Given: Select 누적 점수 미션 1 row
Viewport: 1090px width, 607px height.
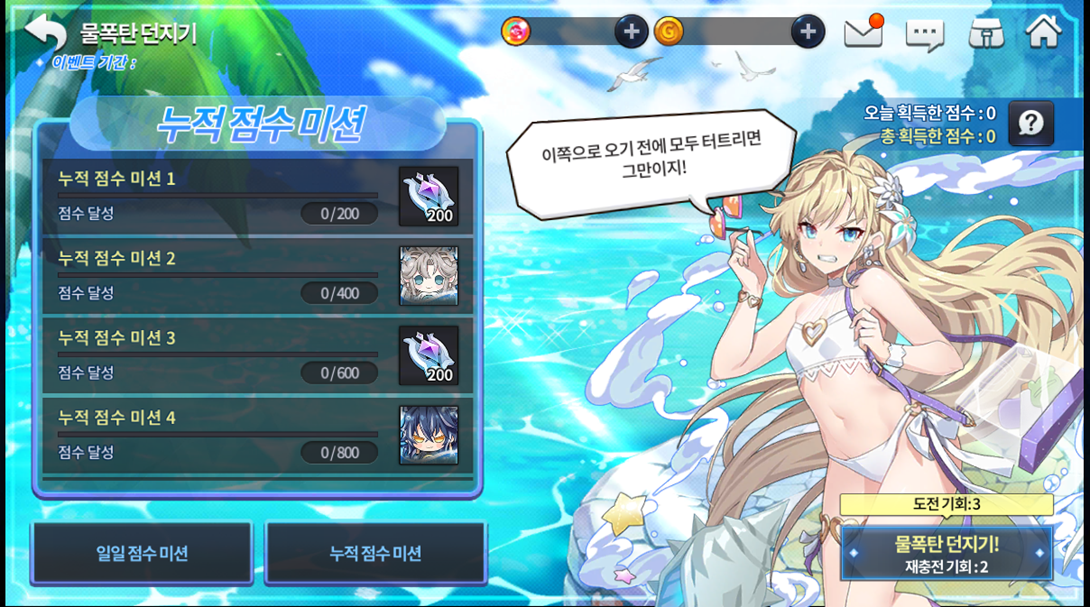Looking at the screenshot, I should point(218,196).
